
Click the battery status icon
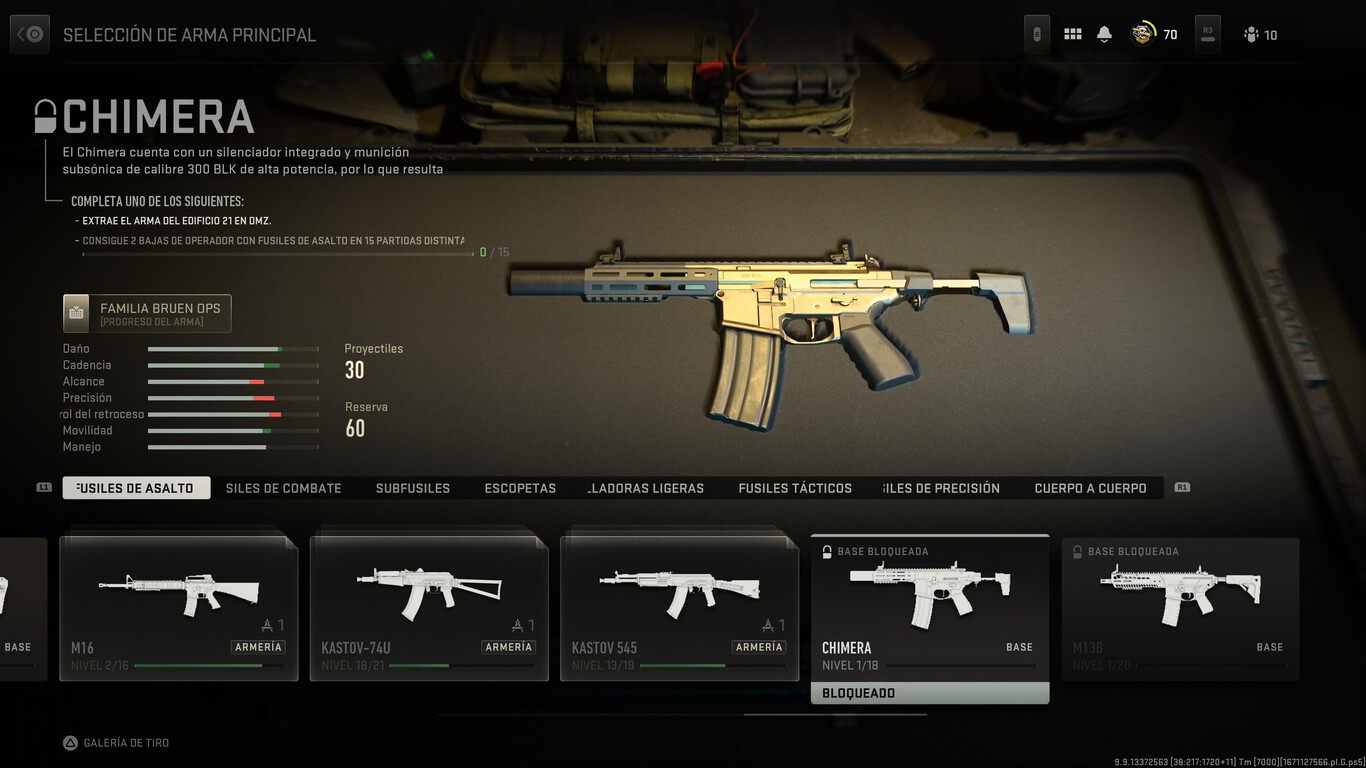pyautogui.click(x=1036, y=33)
